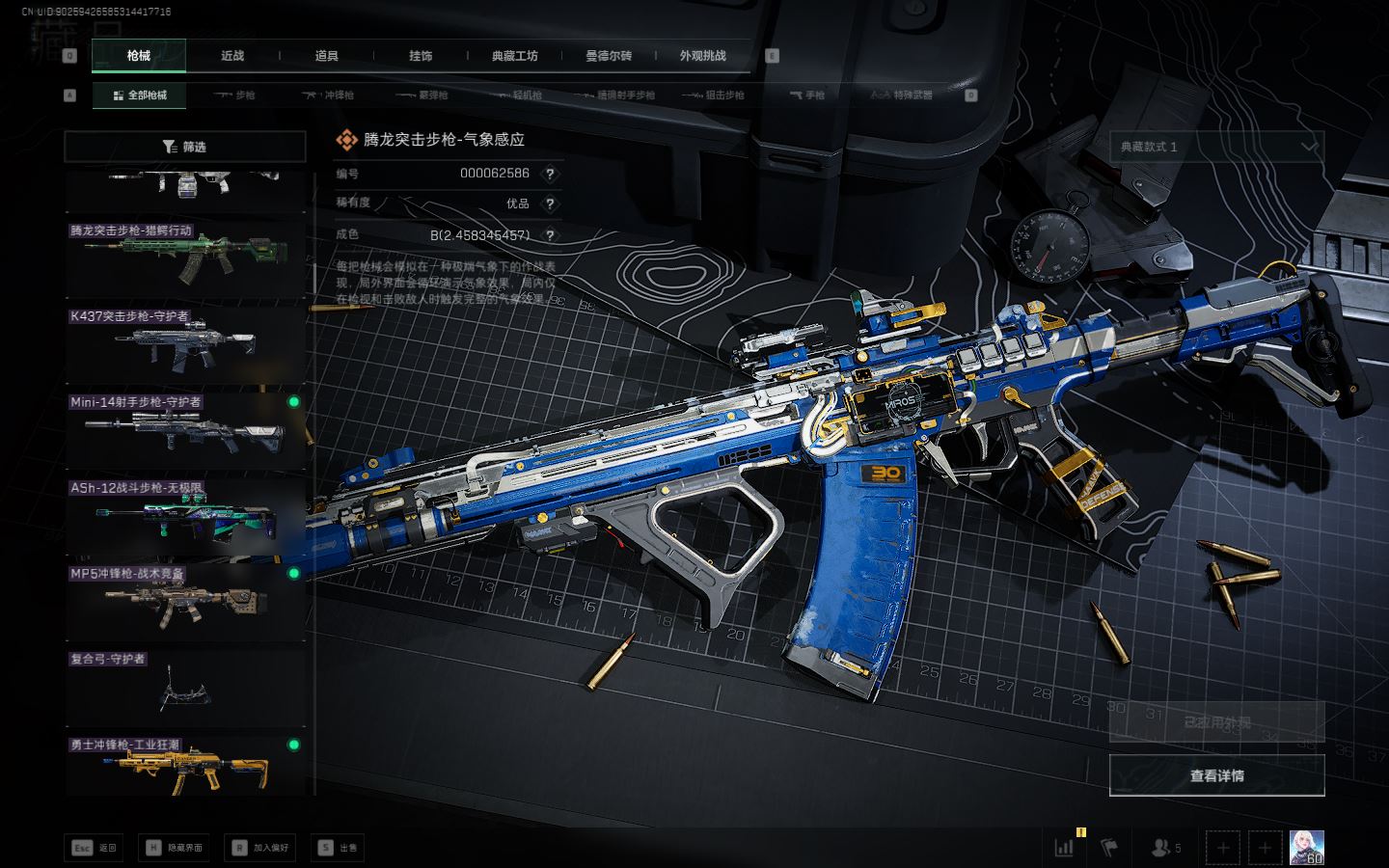Viewport: 1389px width, 868px height.
Task: Select the 挂饰 charms tab
Action: [x=421, y=56]
